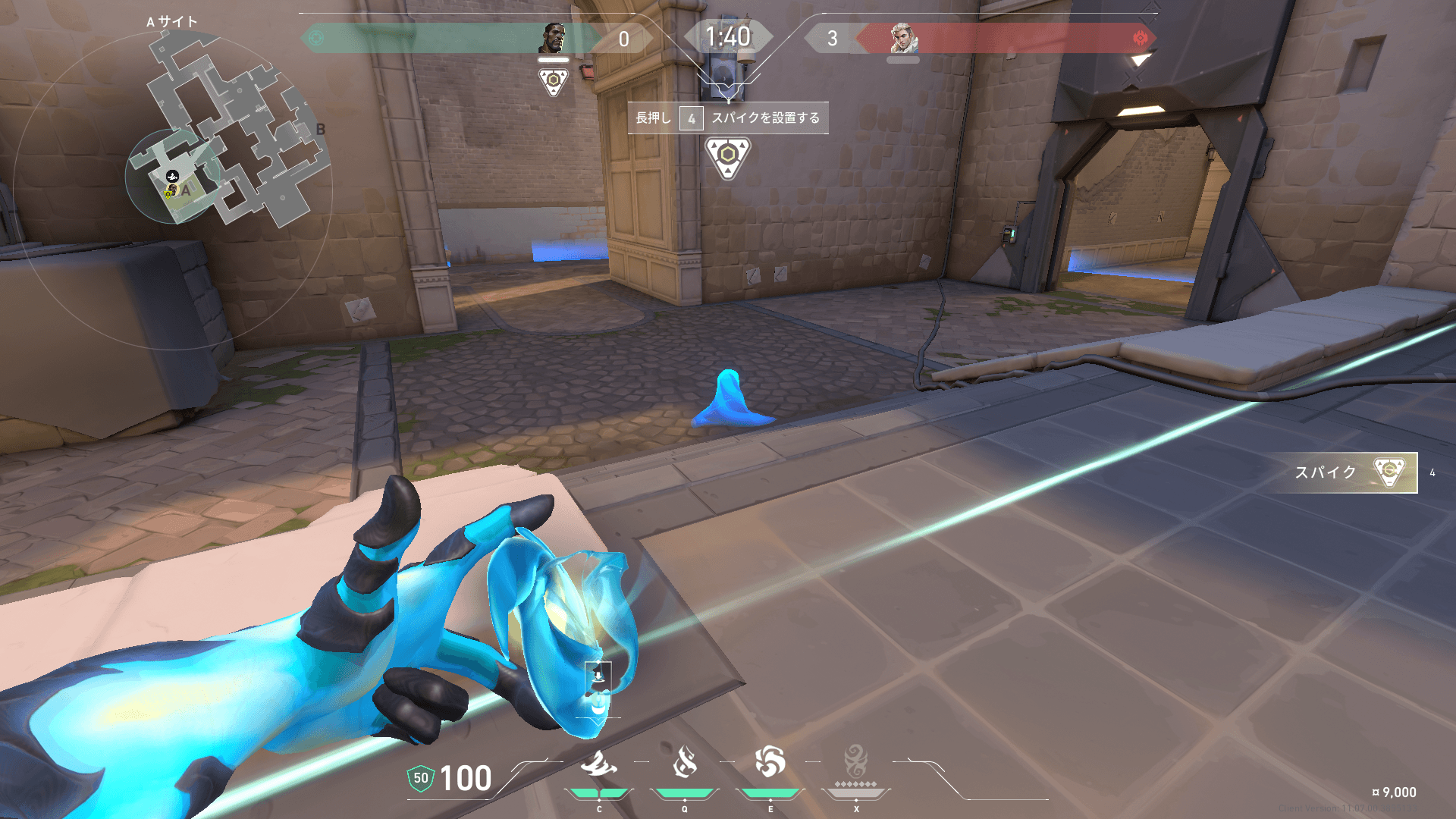Image resolution: width=1456 pixels, height=819 pixels.
Task: Click the right team agent portrait
Action: click(x=903, y=38)
